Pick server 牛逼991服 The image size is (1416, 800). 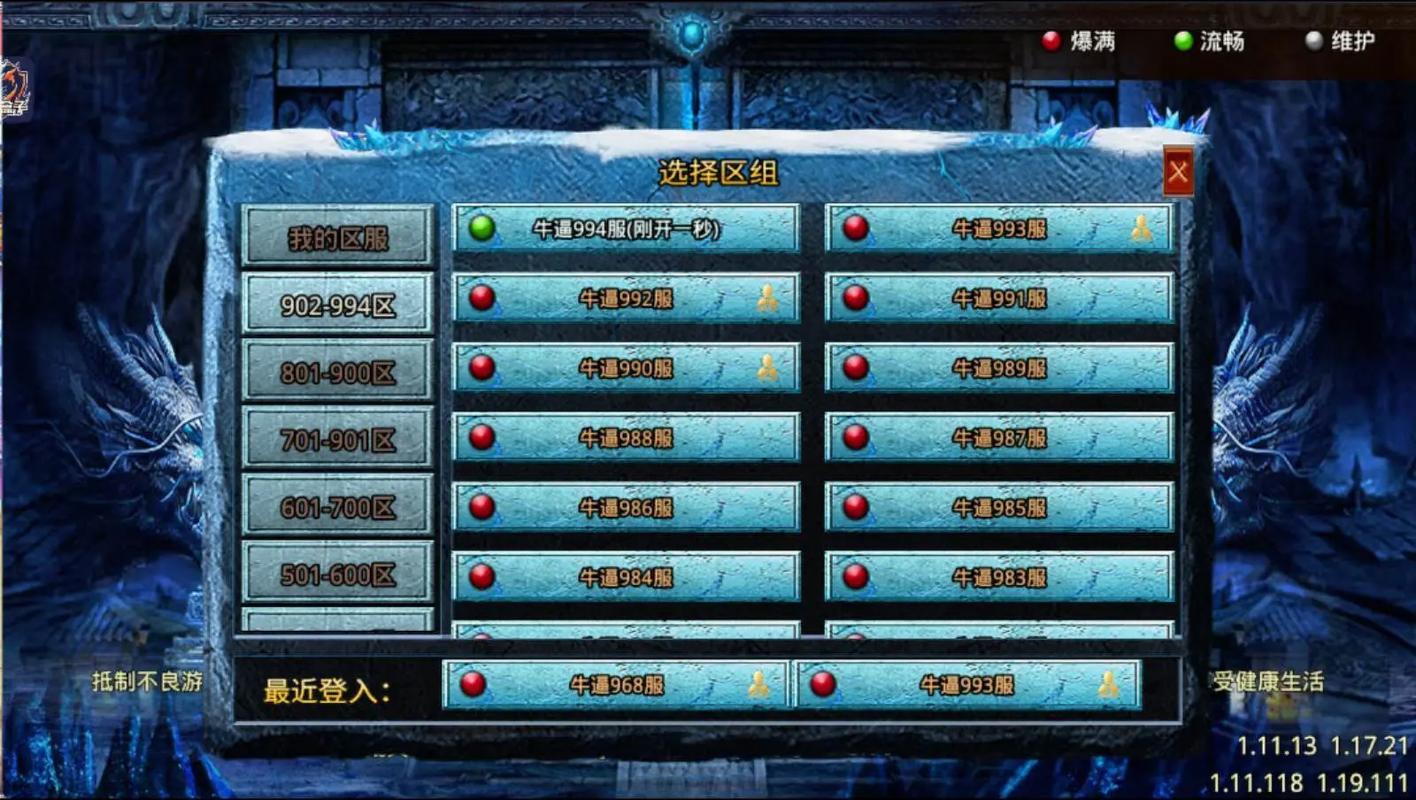(x=999, y=298)
